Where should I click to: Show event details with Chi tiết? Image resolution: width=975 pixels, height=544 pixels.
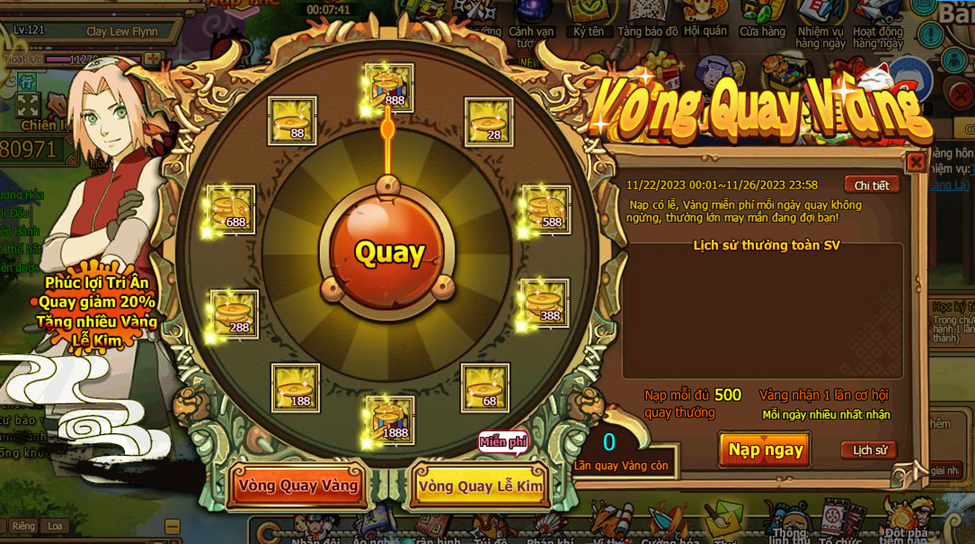click(871, 185)
